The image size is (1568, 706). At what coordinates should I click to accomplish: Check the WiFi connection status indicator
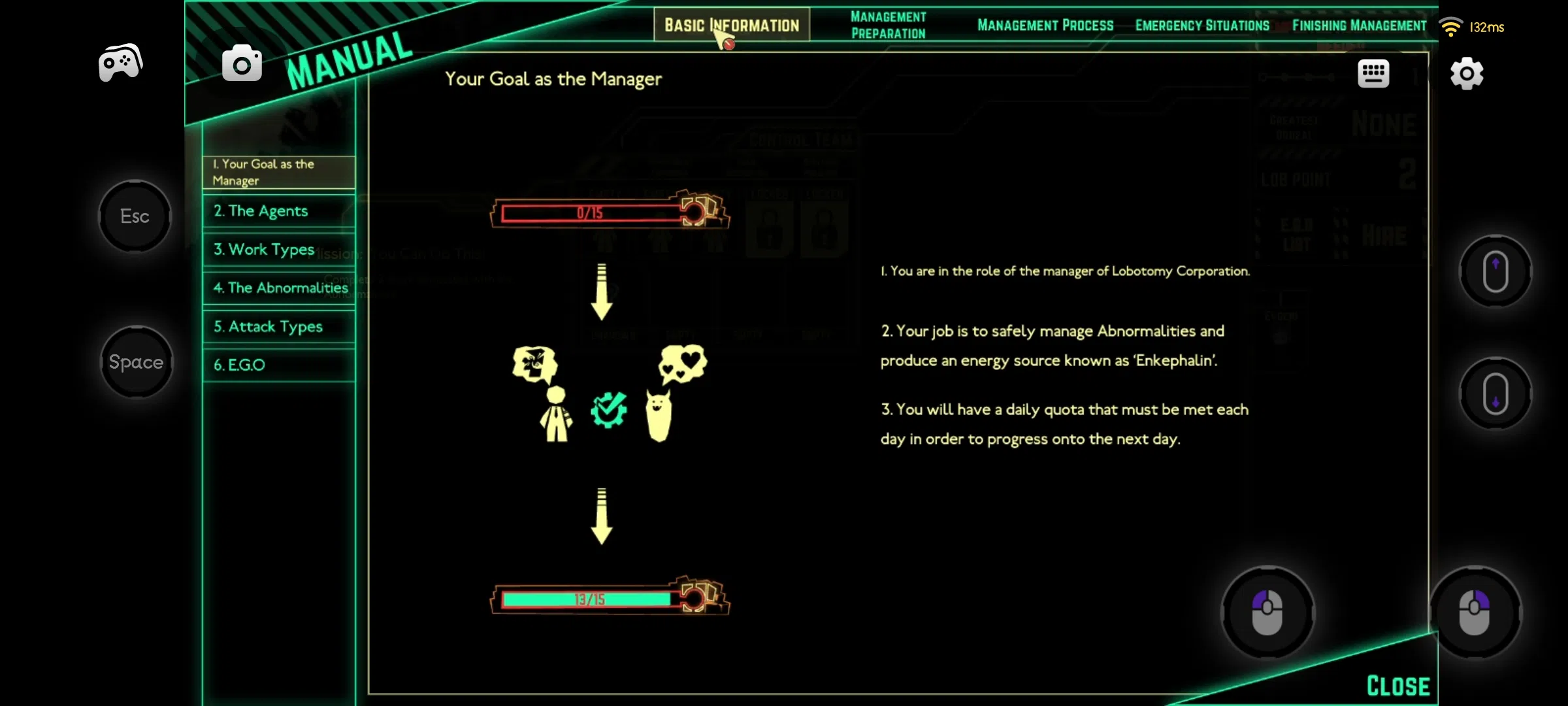click(x=1451, y=27)
